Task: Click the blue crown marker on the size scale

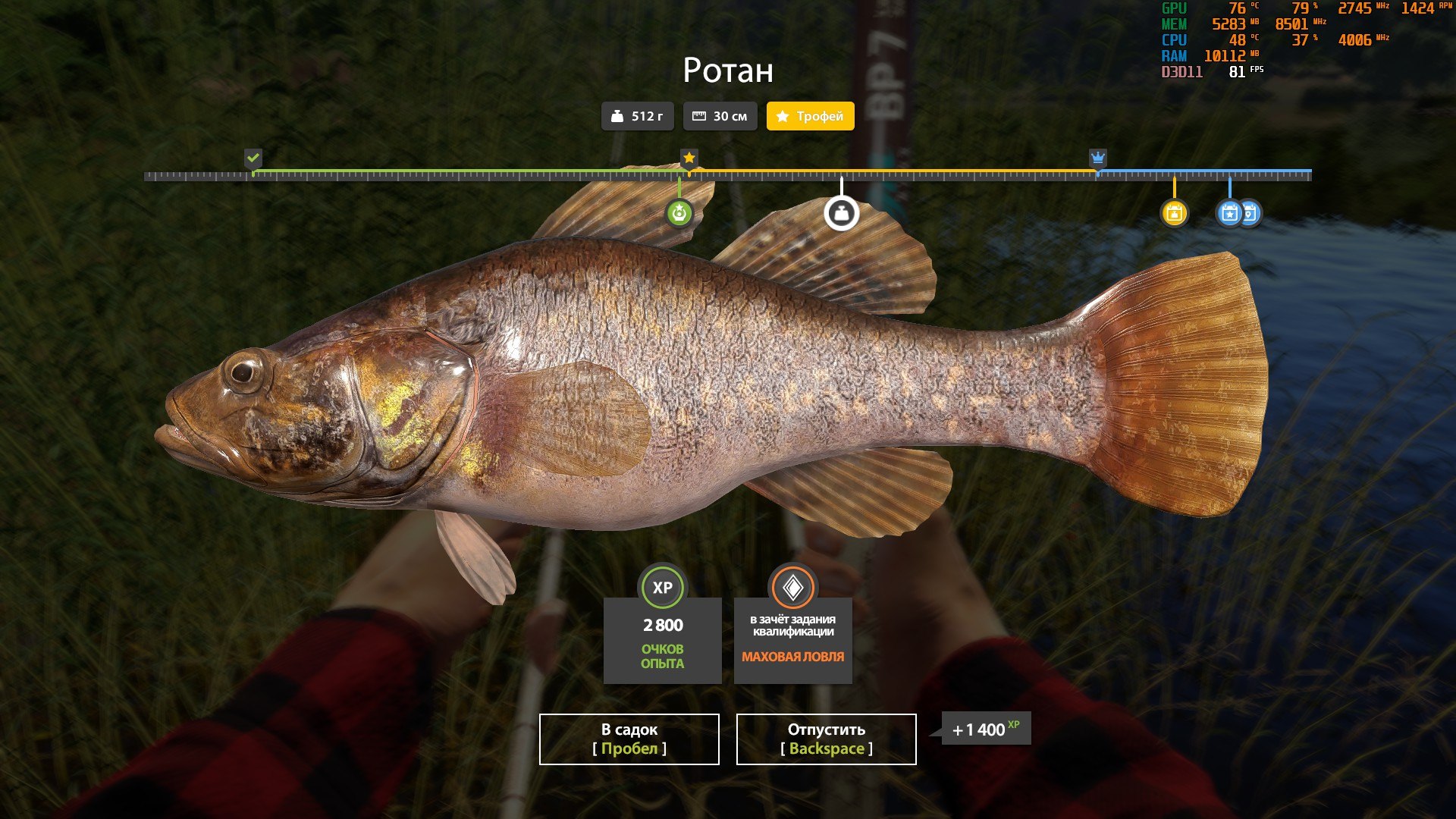Action: point(1098,158)
